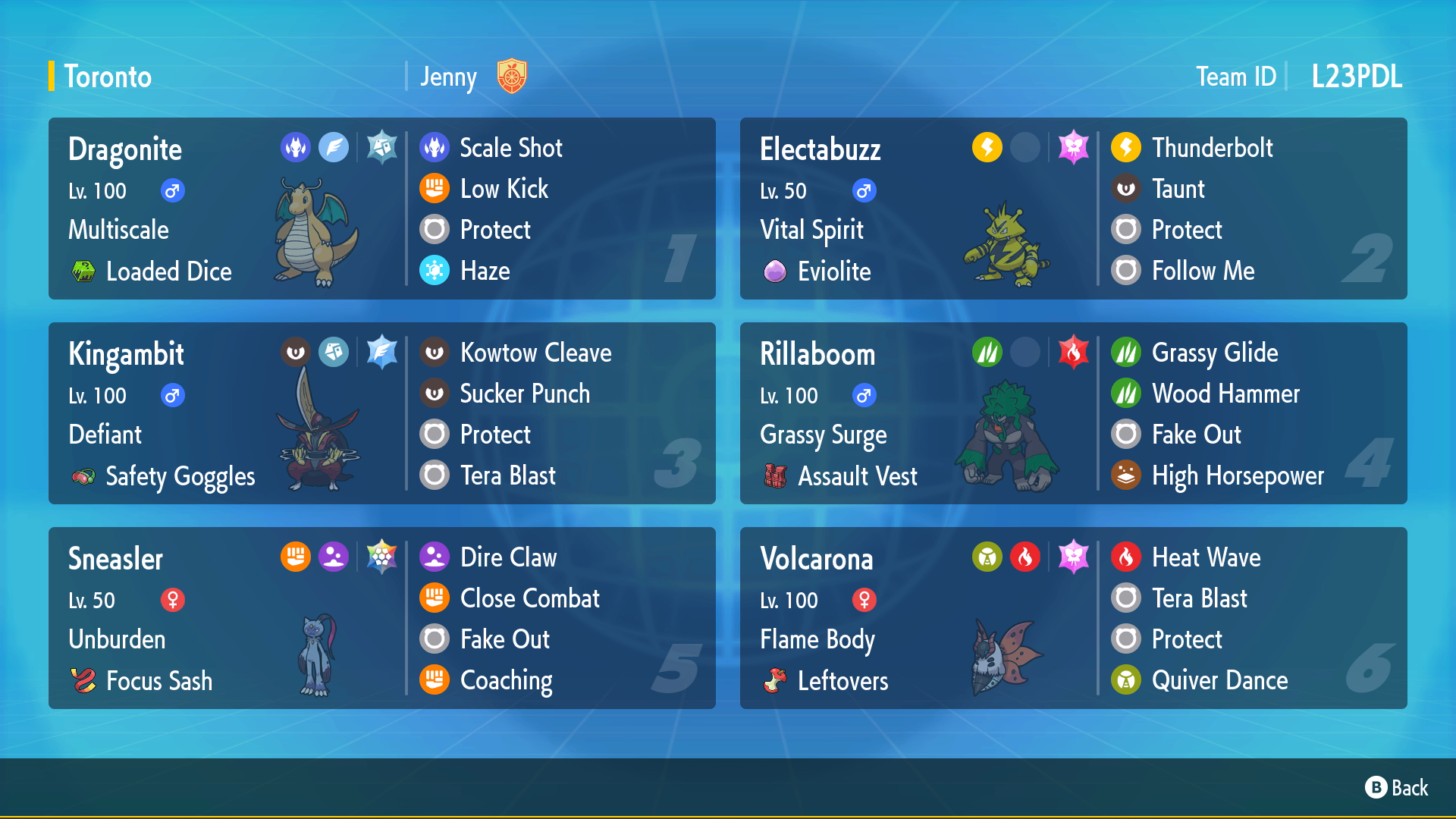This screenshot has width=1456, height=819.
Task: Choose the Electabuzz team card
Action: (x=1073, y=209)
